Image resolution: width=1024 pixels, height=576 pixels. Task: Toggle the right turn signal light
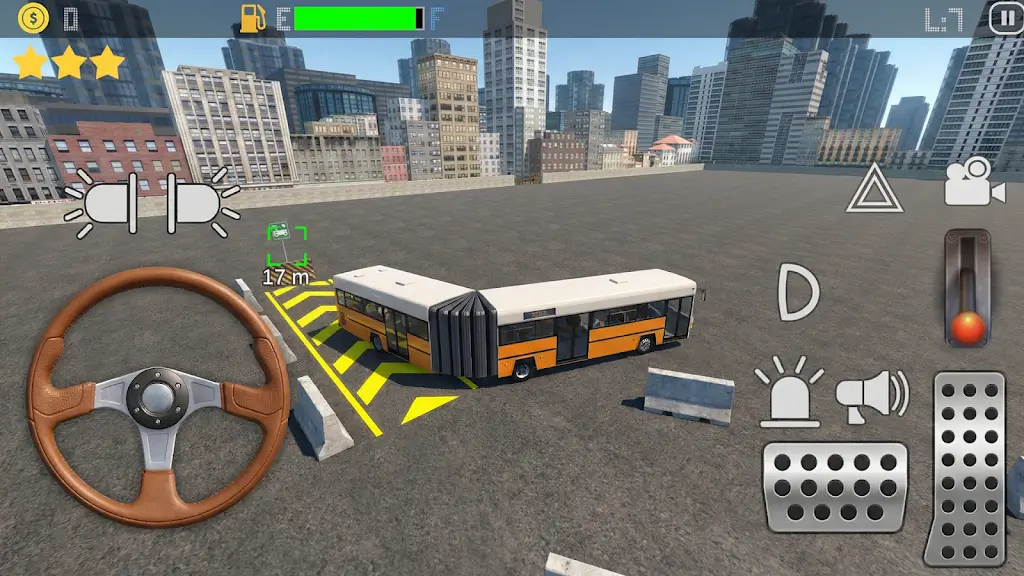pos(199,203)
